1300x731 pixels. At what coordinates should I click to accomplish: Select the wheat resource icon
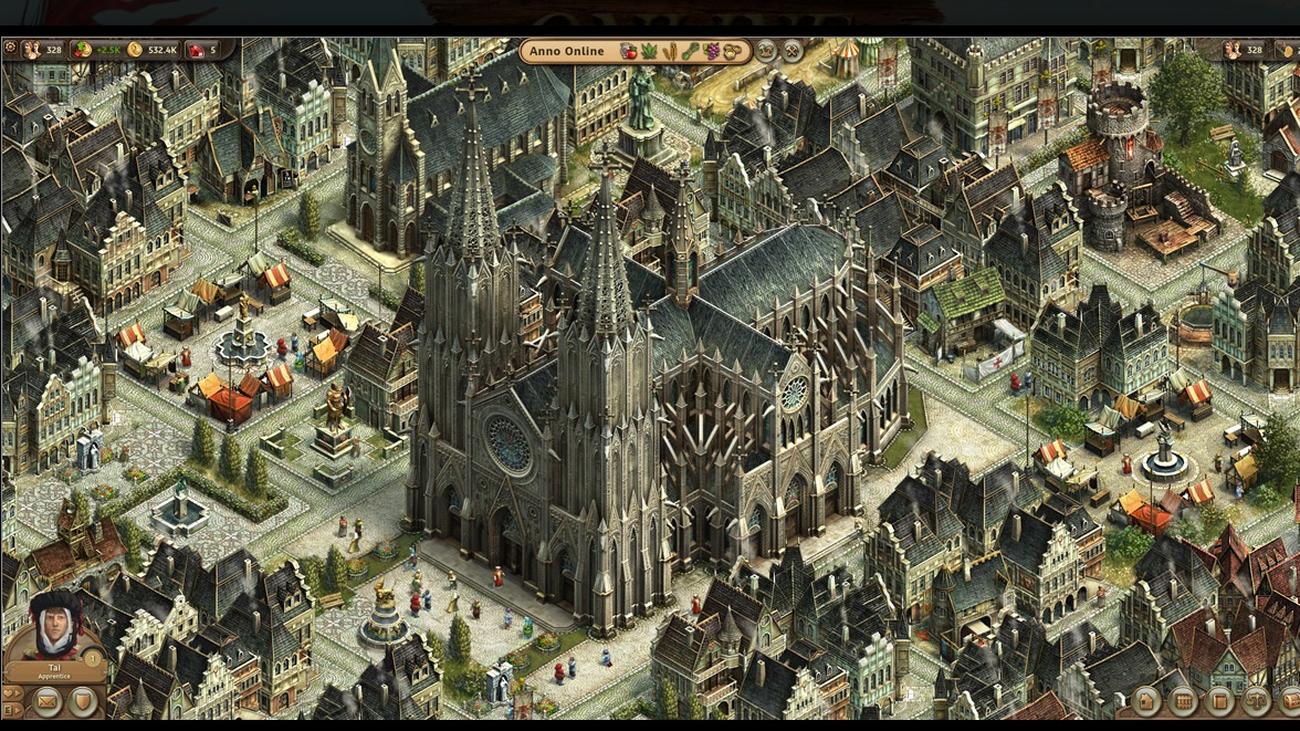coord(668,51)
